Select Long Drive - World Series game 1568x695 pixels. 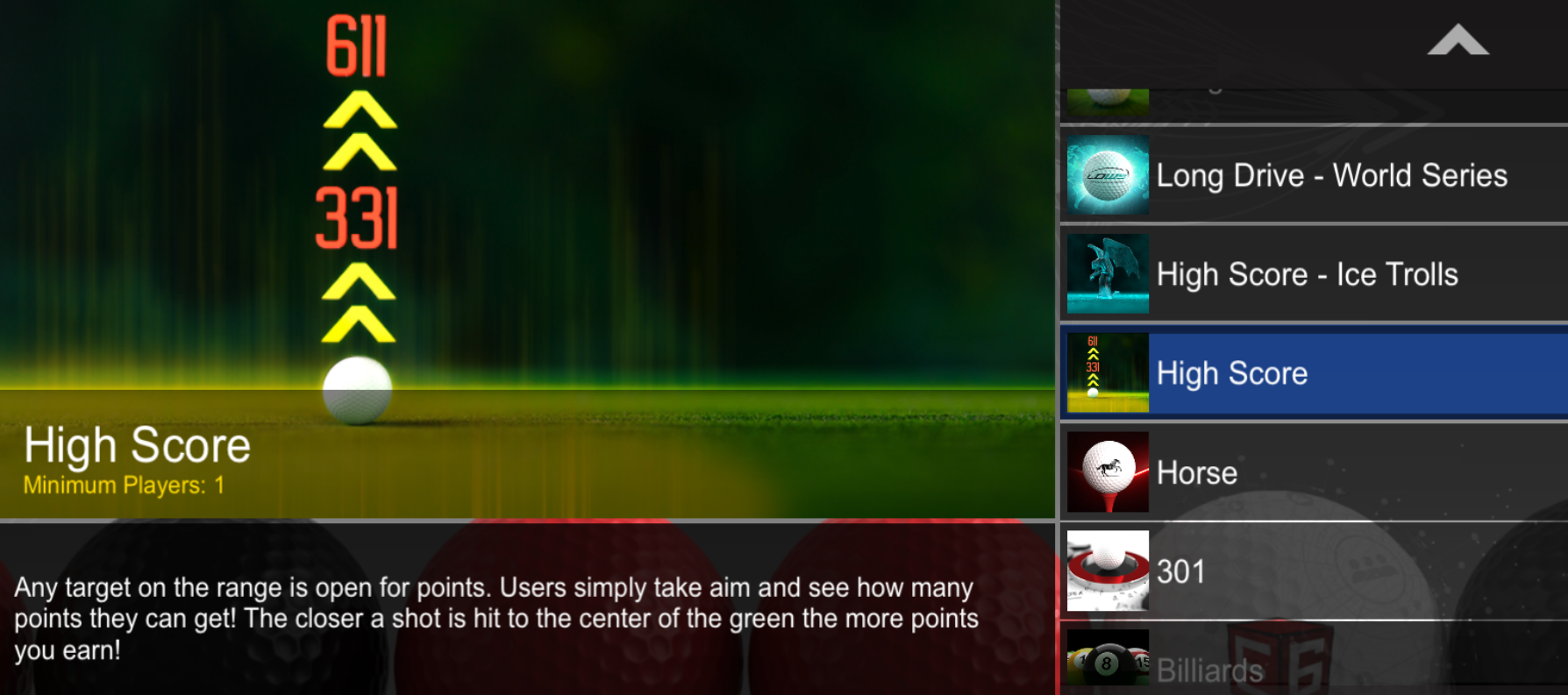pos(1331,175)
